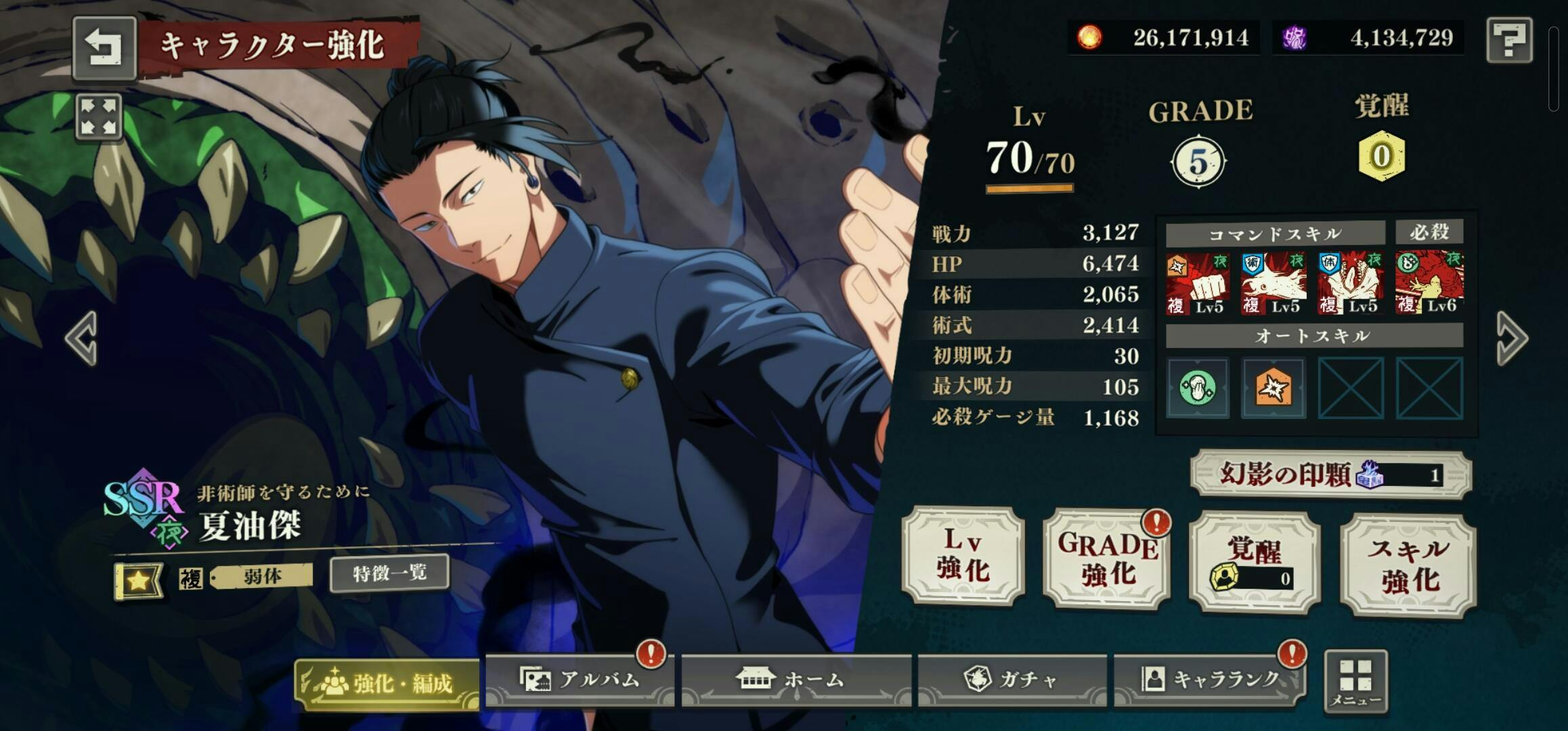This screenshot has width=1568, height=731.
Task: Inspect the green hands auto skill
Action: (x=1197, y=388)
